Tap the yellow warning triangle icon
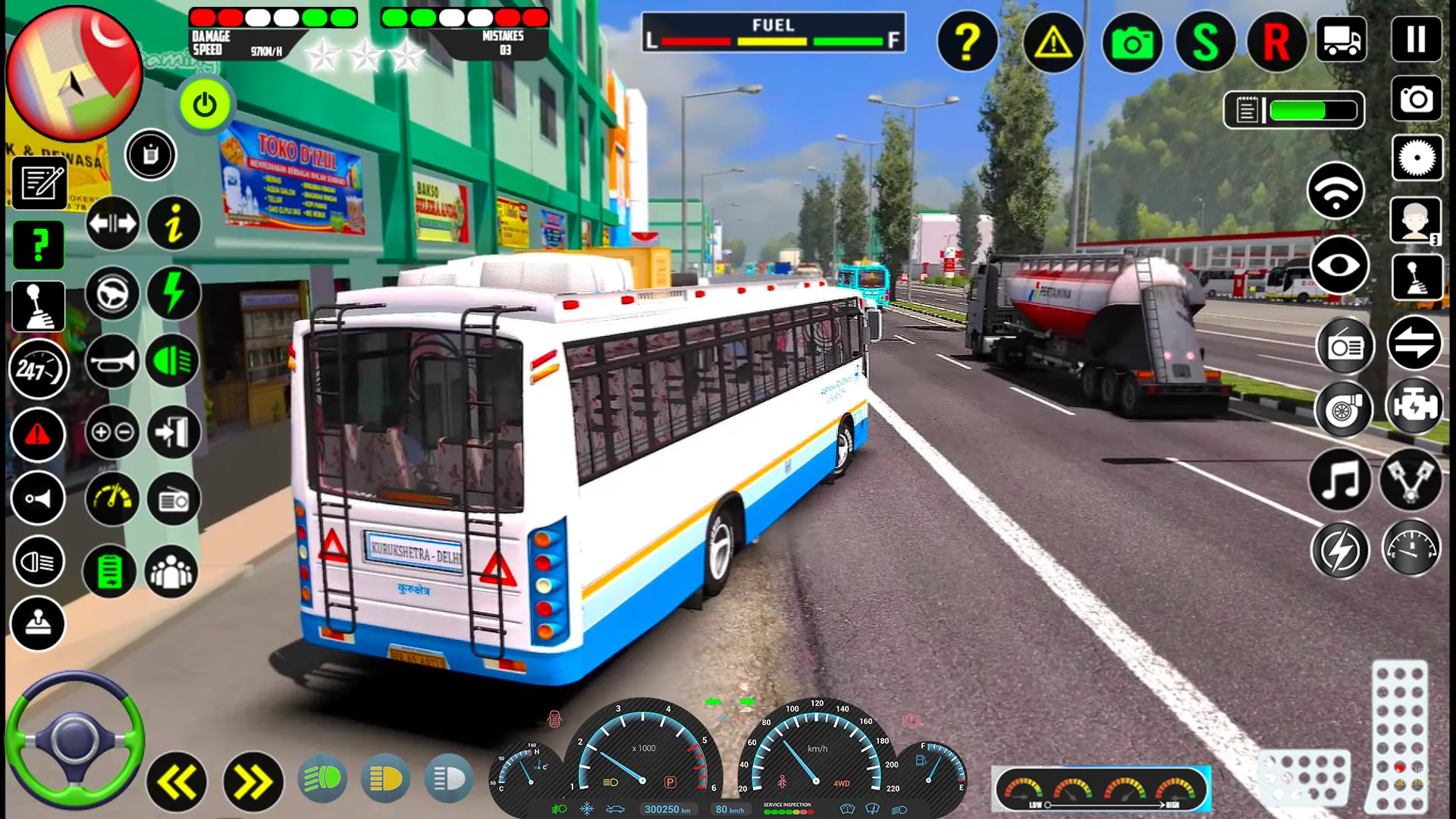This screenshot has width=1456, height=819. click(1053, 42)
